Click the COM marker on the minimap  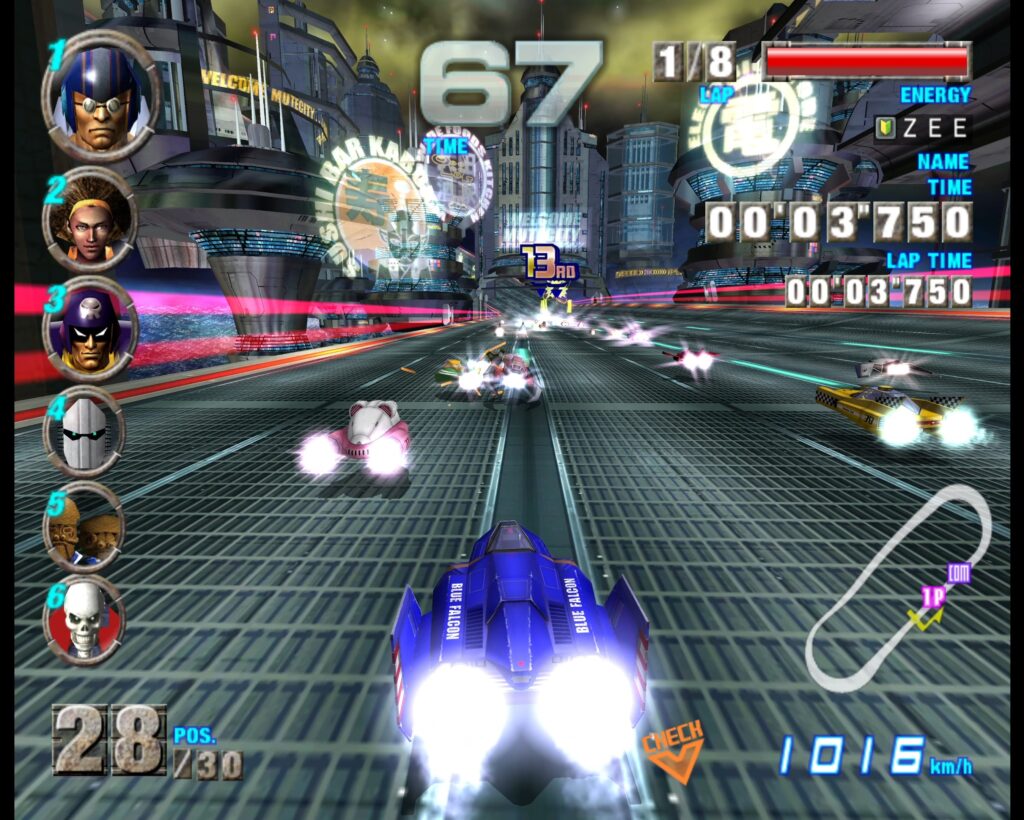pos(959,574)
